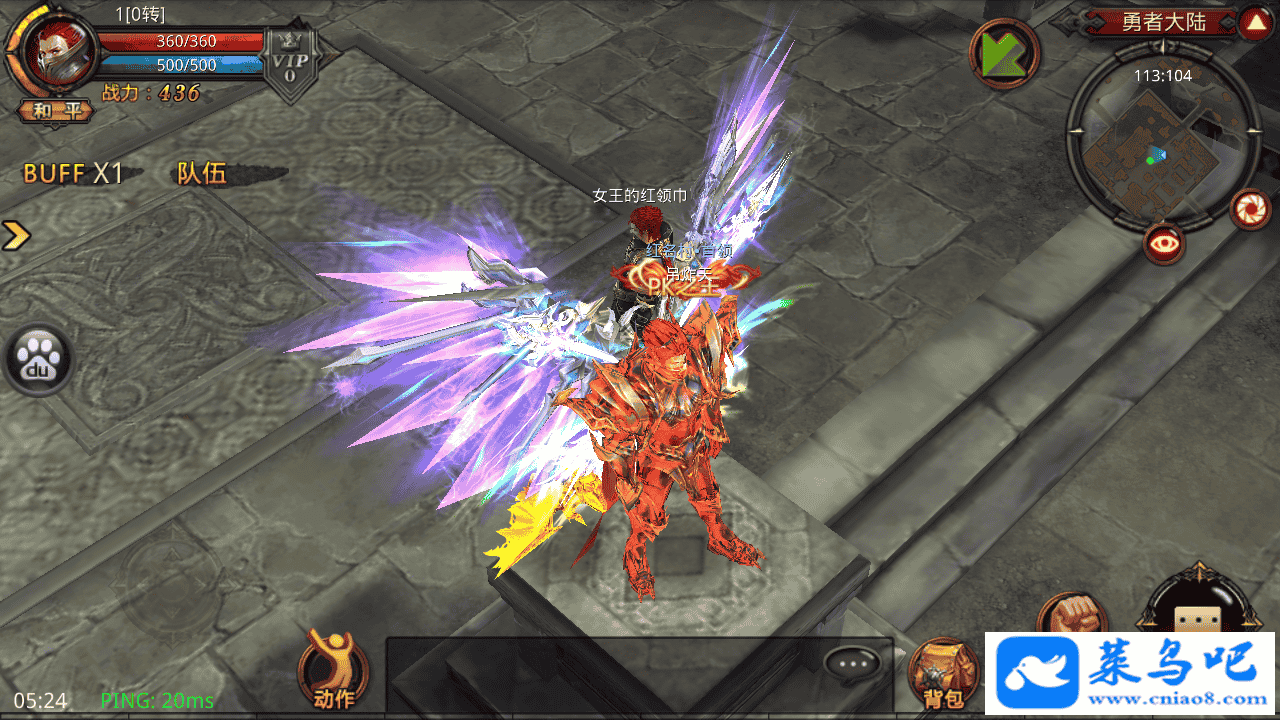The width and height of the screenshot is (1280, 720).
Task: Toggle the 和平 peace mode button
Action: click(x=56, y=111)
